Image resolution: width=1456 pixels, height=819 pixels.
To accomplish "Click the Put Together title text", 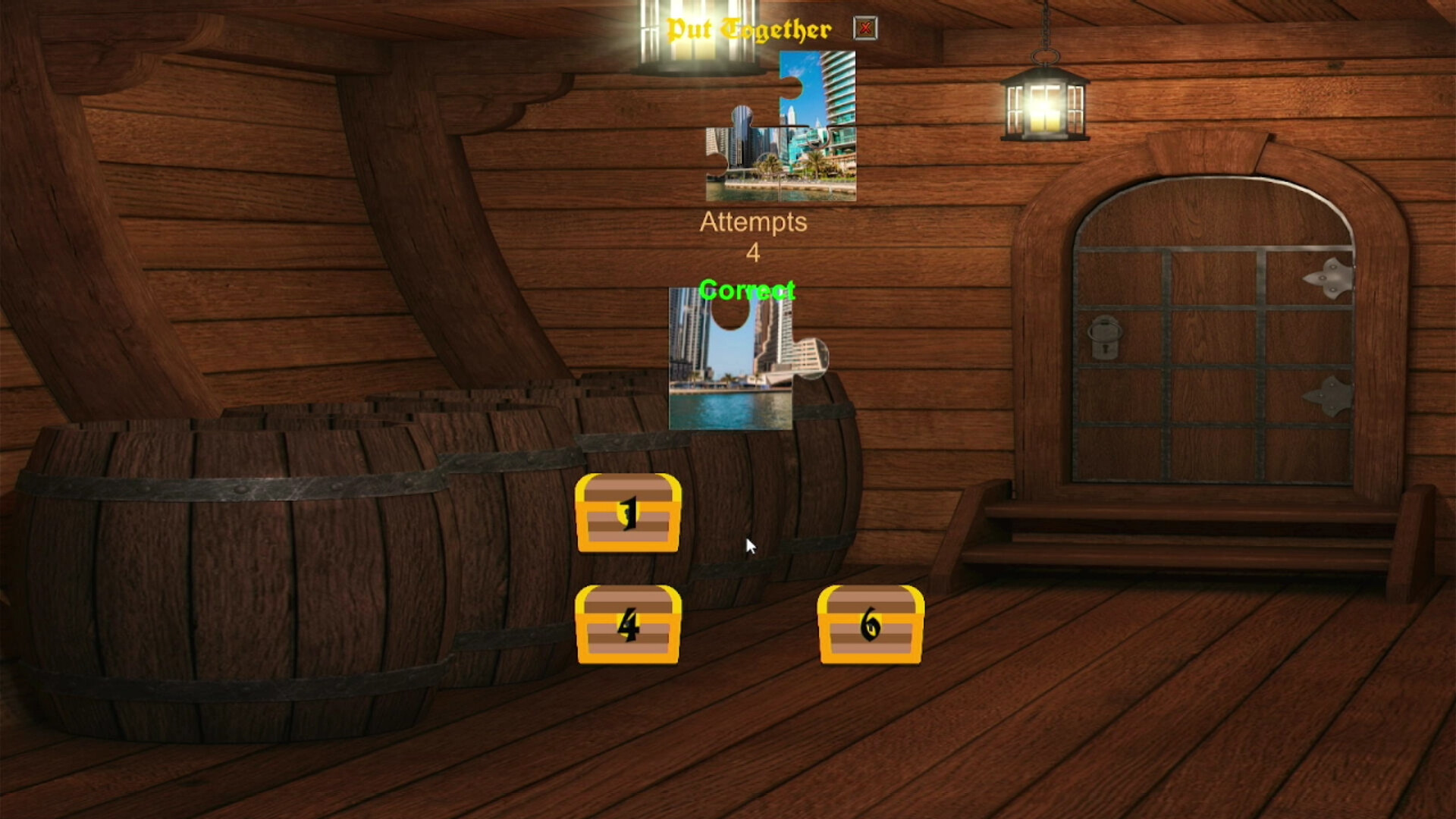I will [751, 27].
